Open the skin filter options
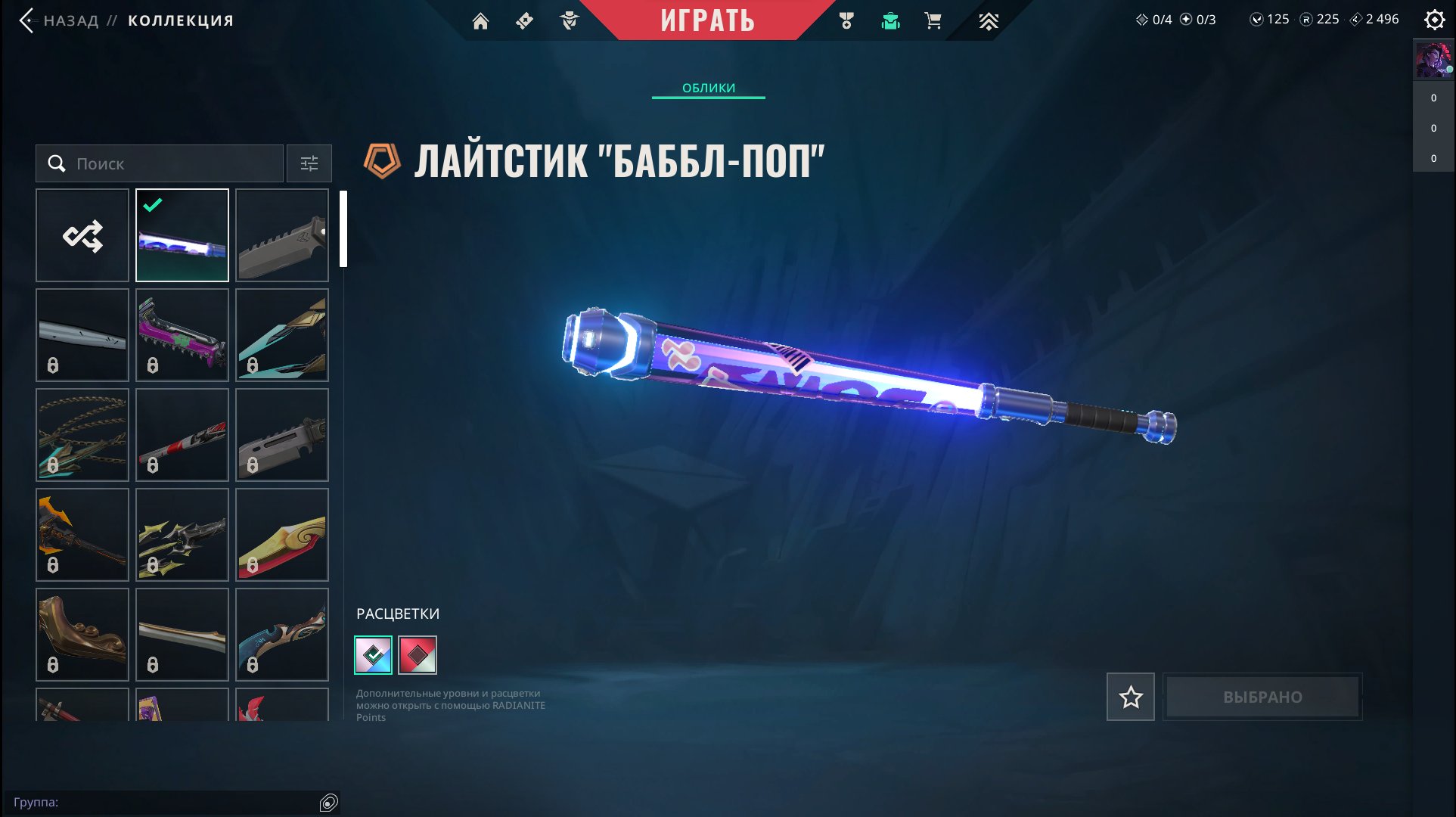The height and width of the screenshot is (817, 1456). point(309,163)
